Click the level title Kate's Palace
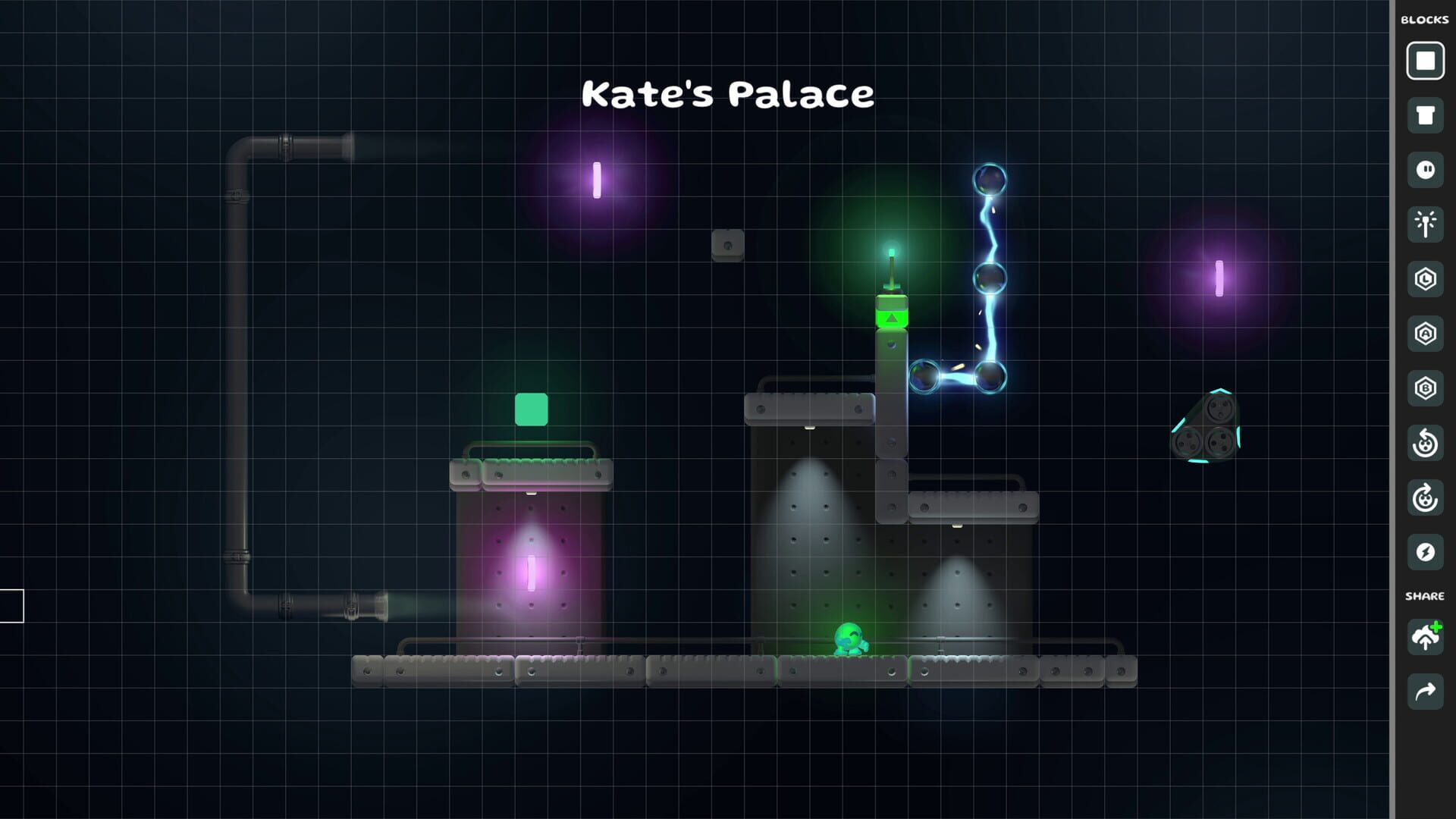Screen dimensions: 1456x819 coord(727,93)
